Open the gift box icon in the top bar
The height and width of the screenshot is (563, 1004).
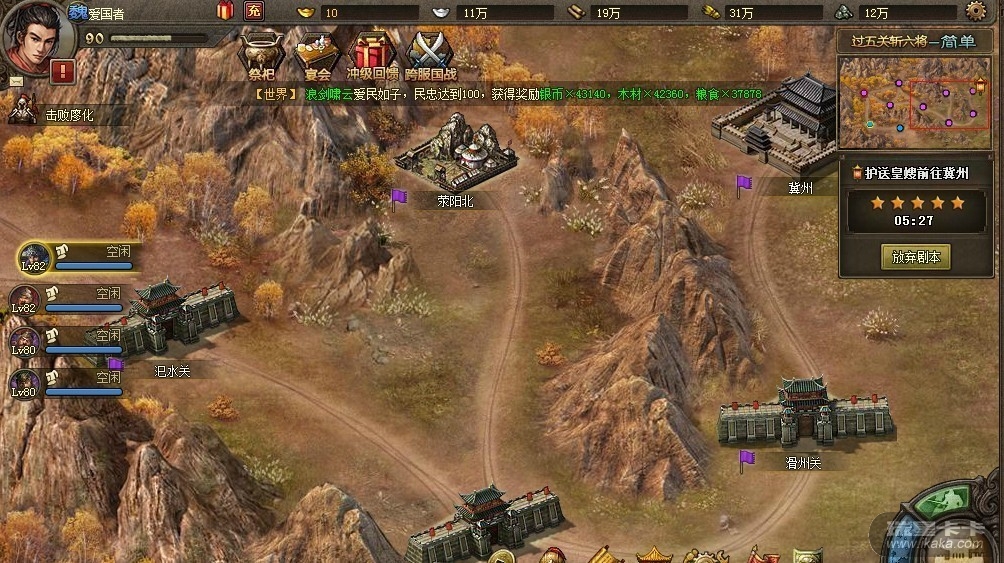[x=225, y=11]
